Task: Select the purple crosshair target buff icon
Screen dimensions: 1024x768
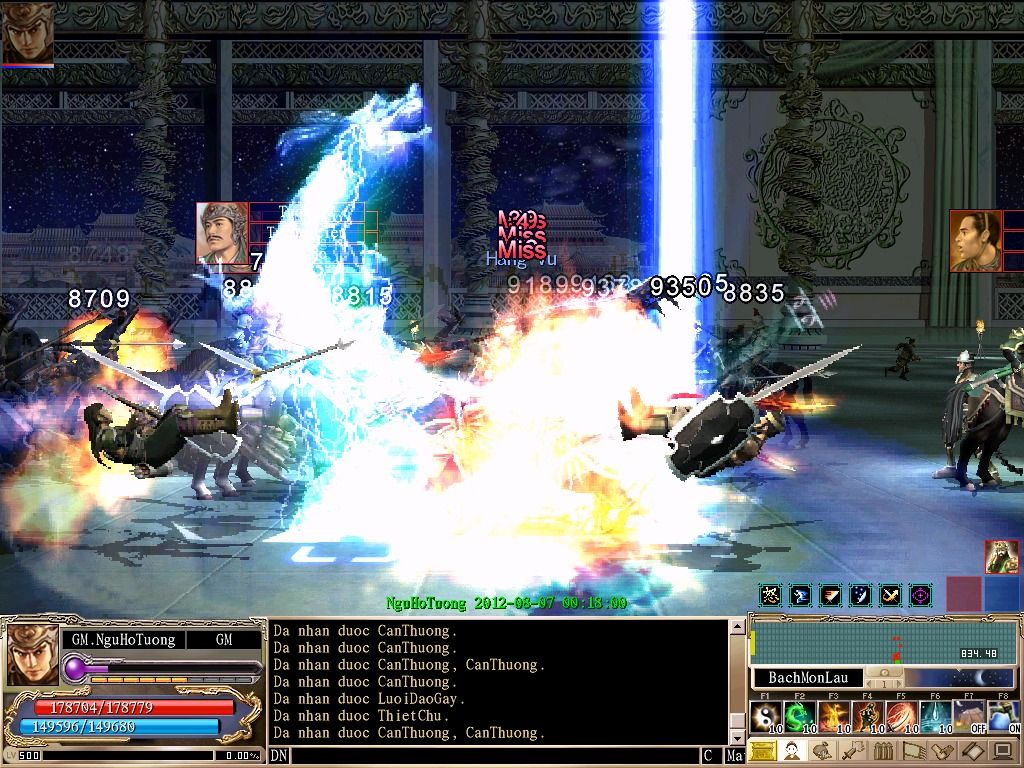Action: point(920,596)
